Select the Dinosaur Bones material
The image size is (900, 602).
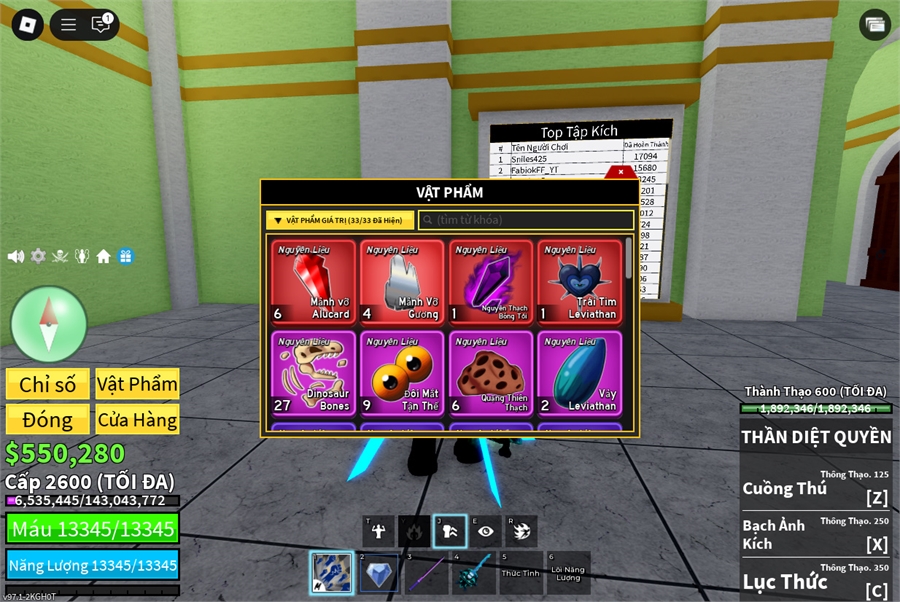click(x=313, y=373)
